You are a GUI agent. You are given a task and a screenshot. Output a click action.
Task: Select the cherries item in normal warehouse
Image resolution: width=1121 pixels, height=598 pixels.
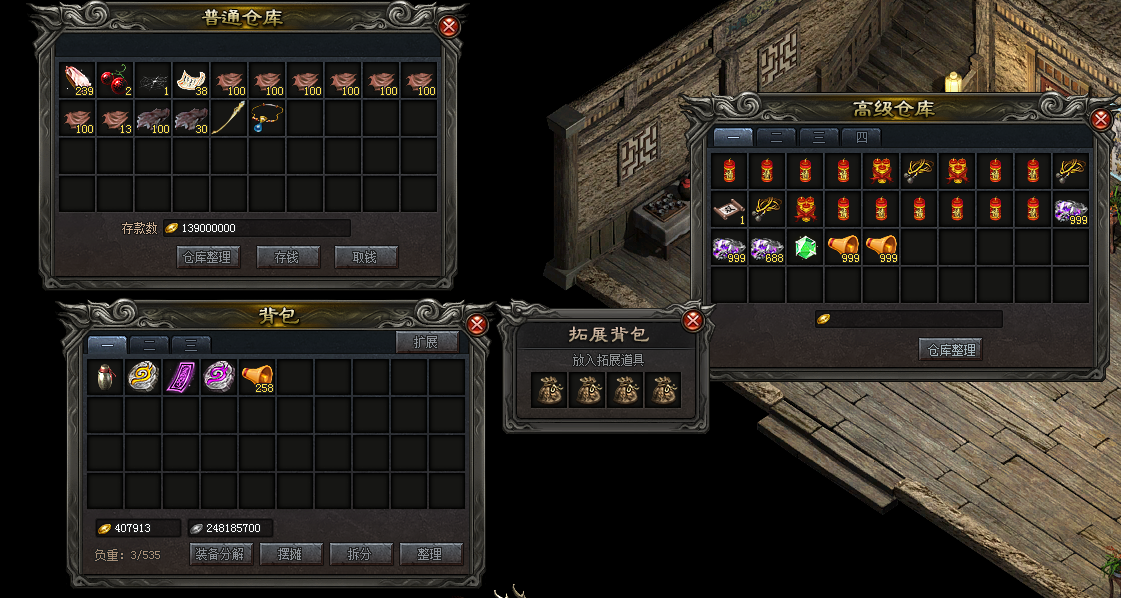(115, 80)
